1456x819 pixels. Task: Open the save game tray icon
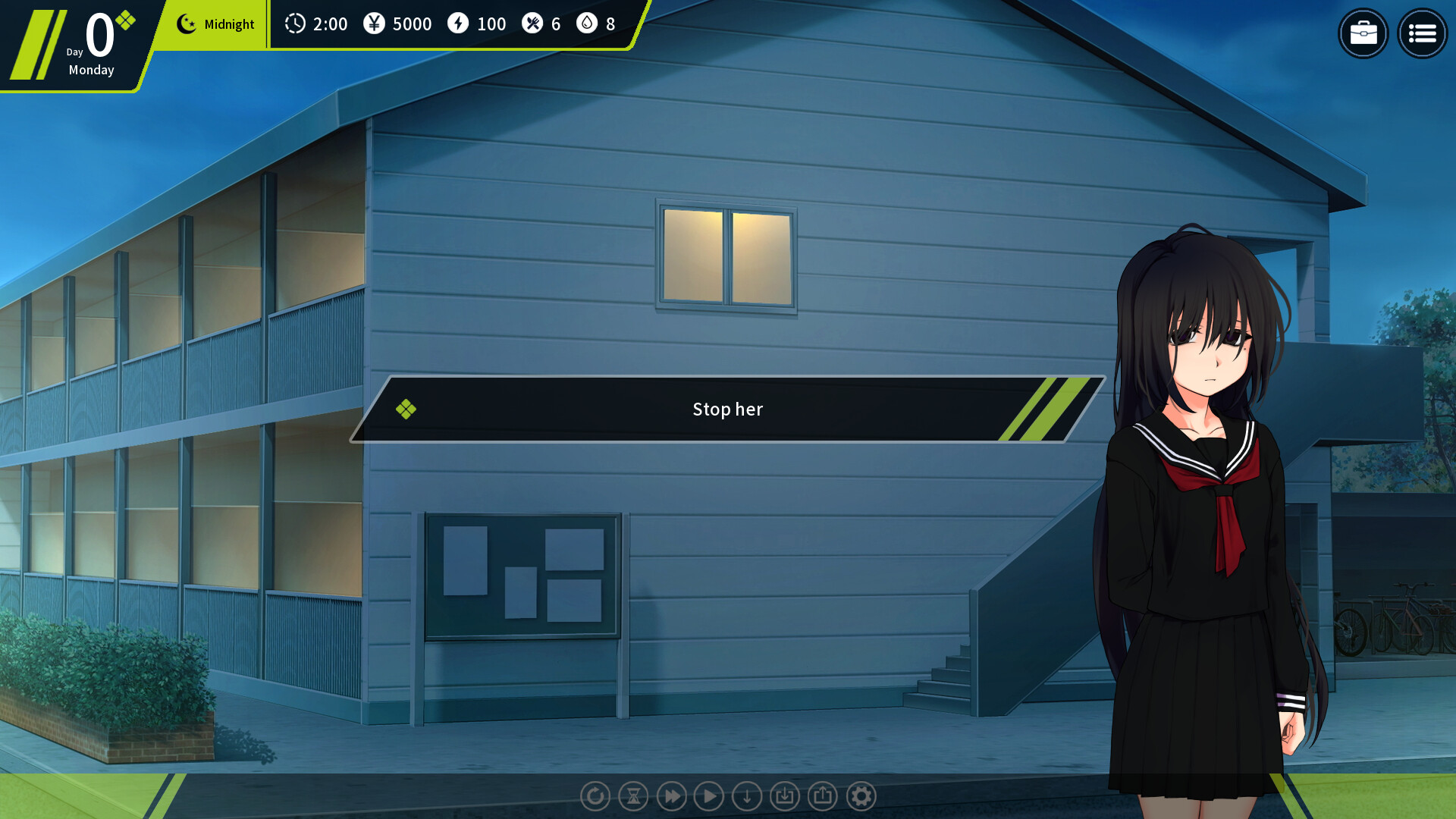coord(785,796)
